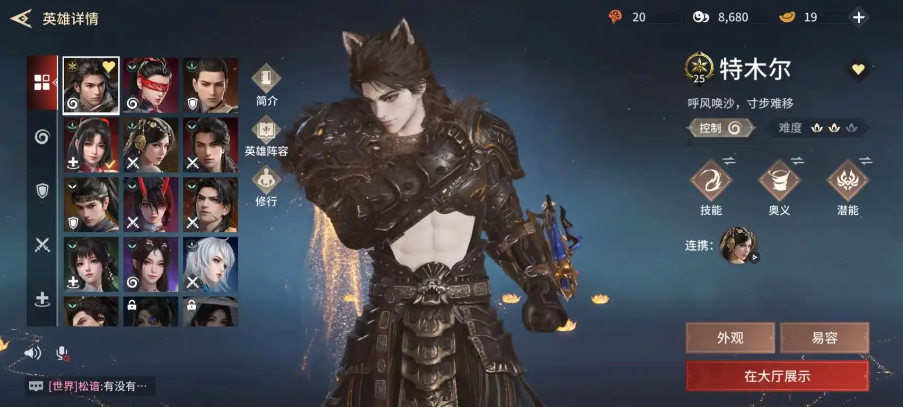Filter heroes by the crossed swords tab
The height and width of the screenshot is (407, 903).
click(x=42, y=244)
